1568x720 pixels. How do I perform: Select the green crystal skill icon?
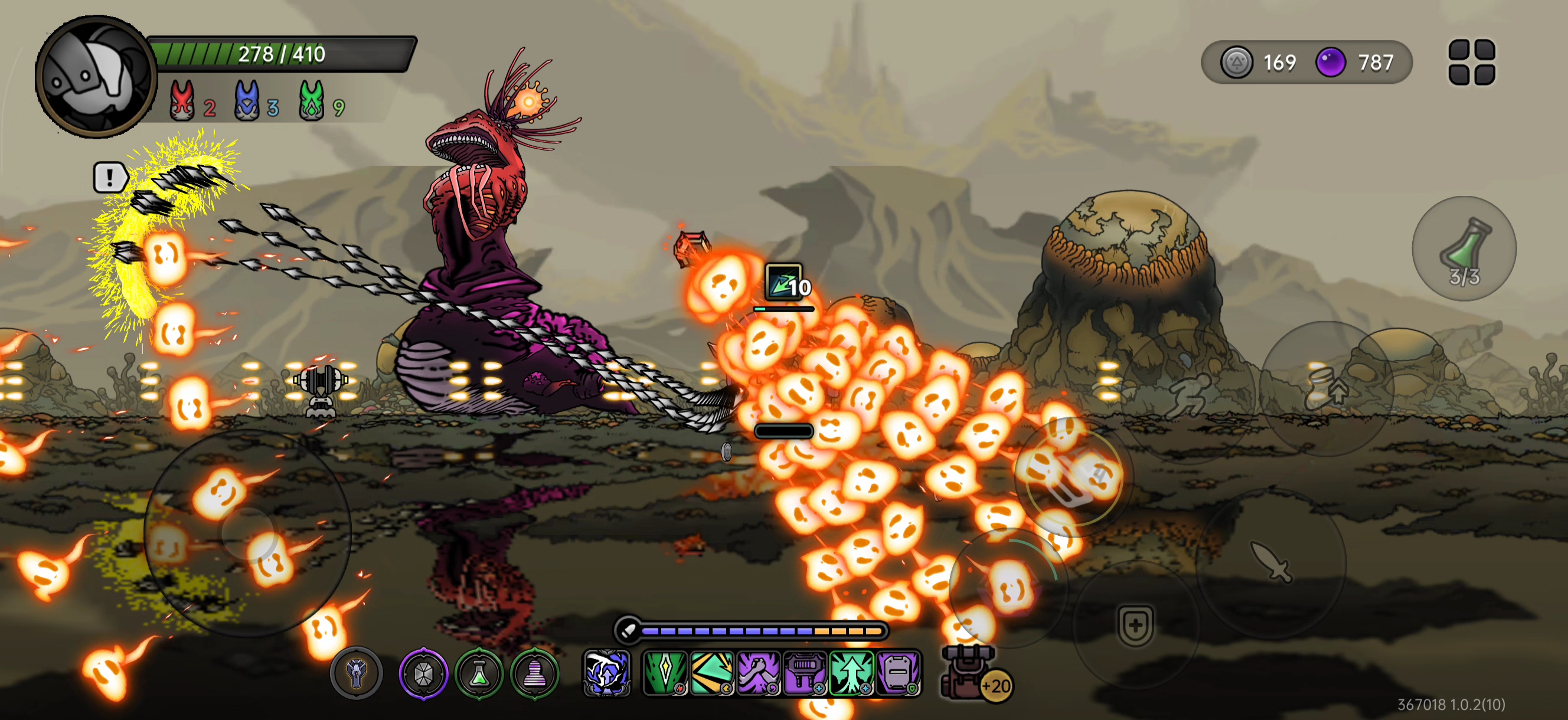[665, 673]
